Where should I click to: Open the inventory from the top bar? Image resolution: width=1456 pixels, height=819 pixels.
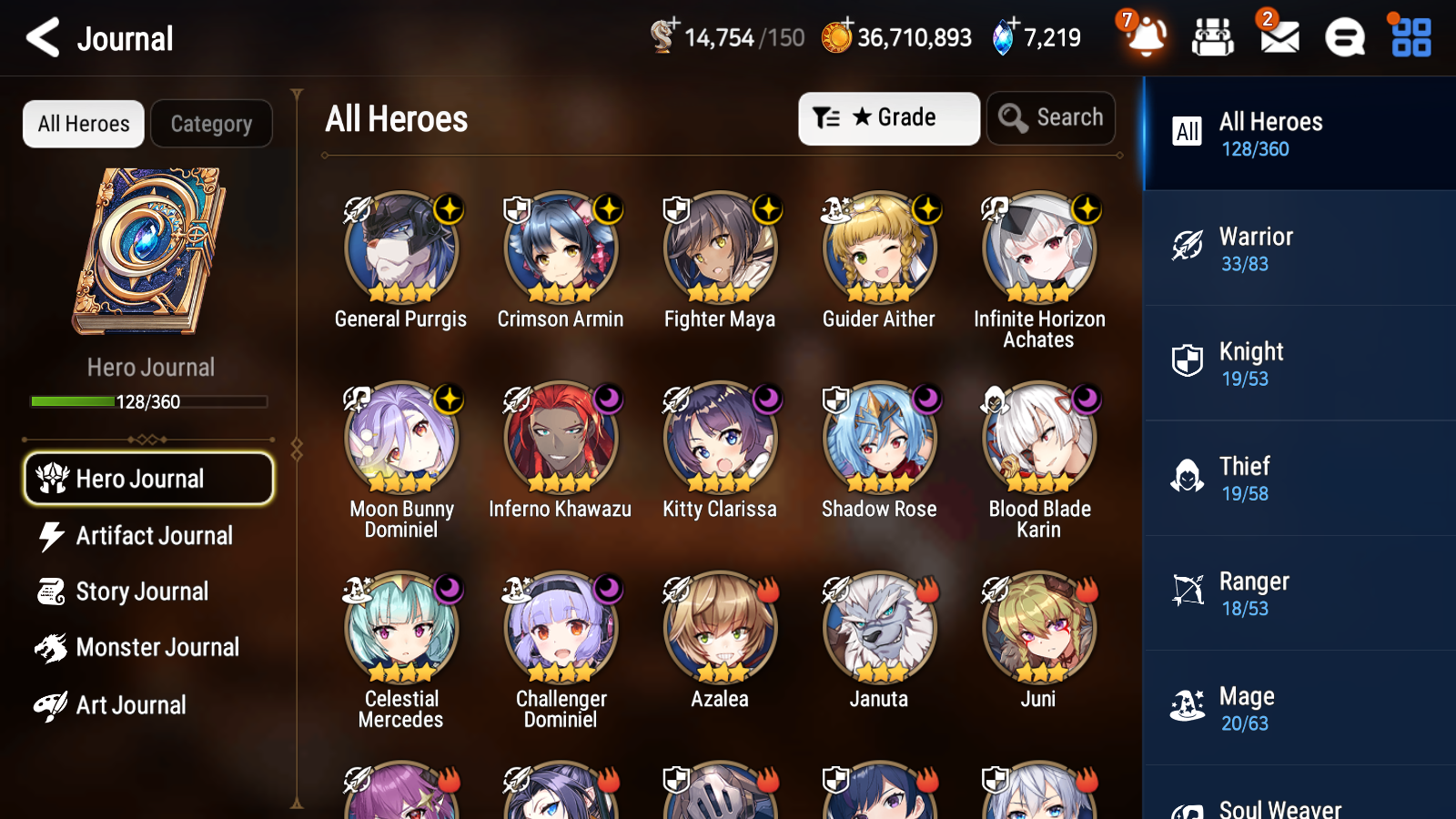[1213, 36]
